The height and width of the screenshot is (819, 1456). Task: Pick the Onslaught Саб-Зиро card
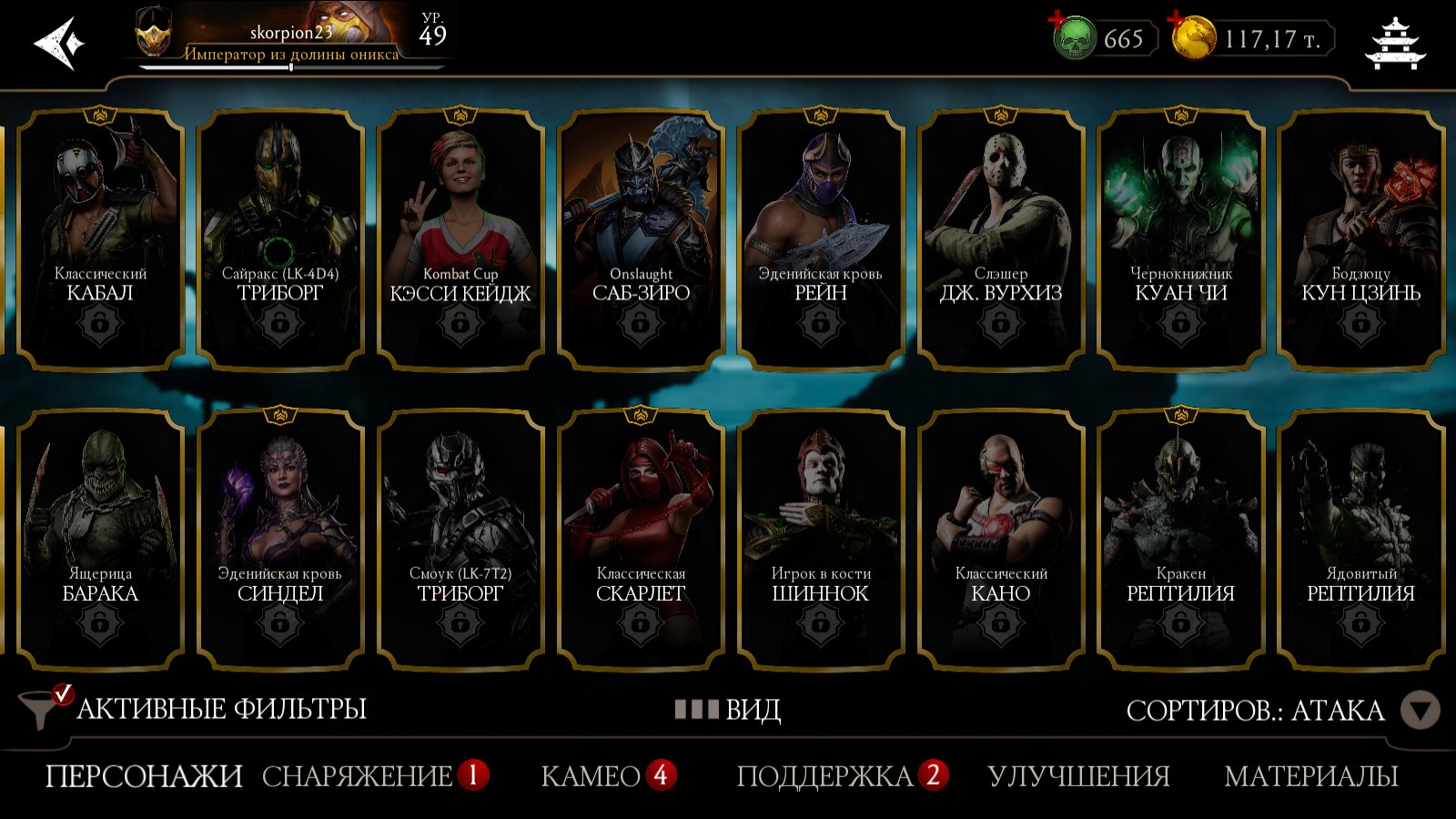641,238
